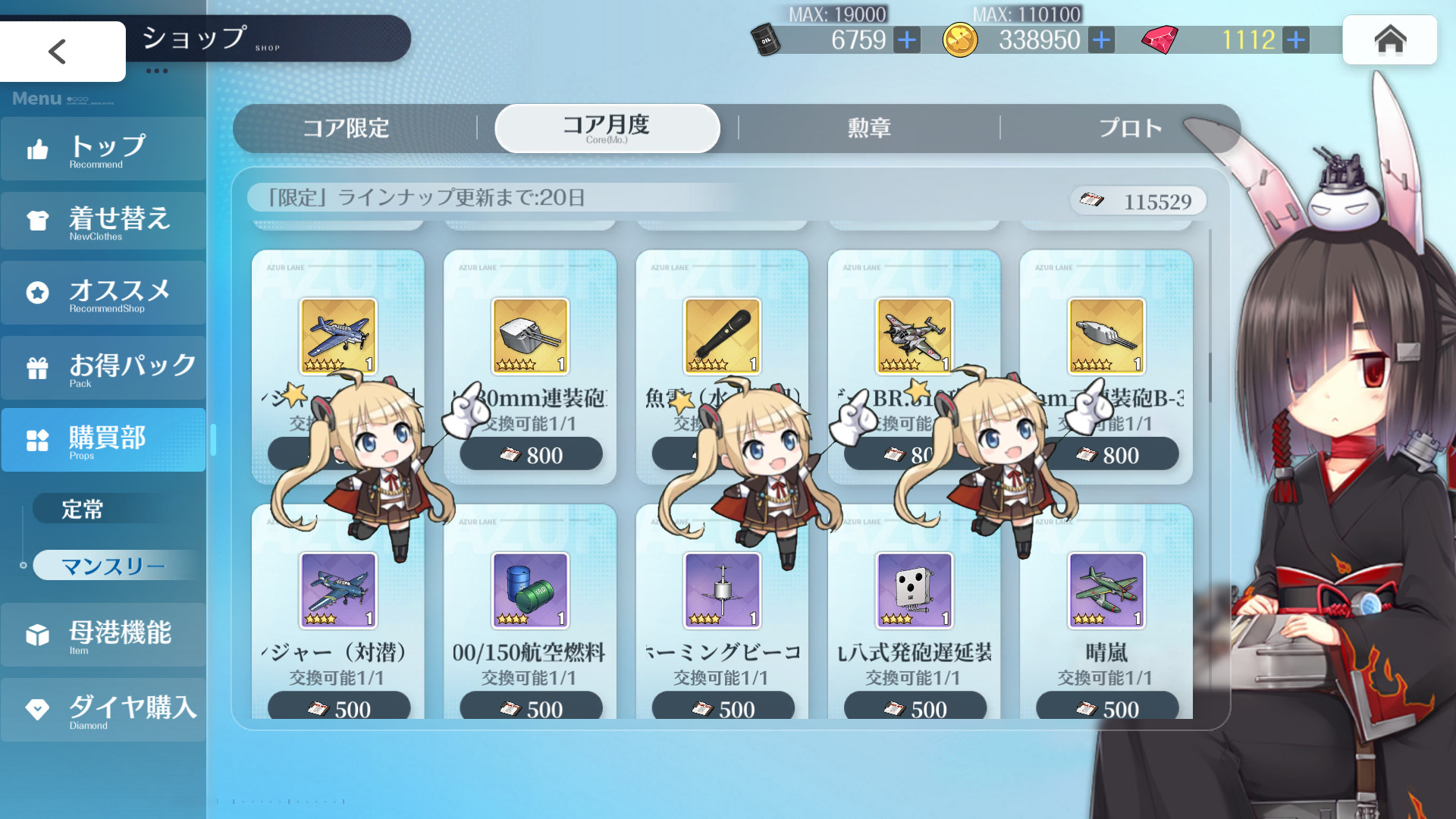Add more oil with plus button

pyautogui.click(x=907, y=39)
